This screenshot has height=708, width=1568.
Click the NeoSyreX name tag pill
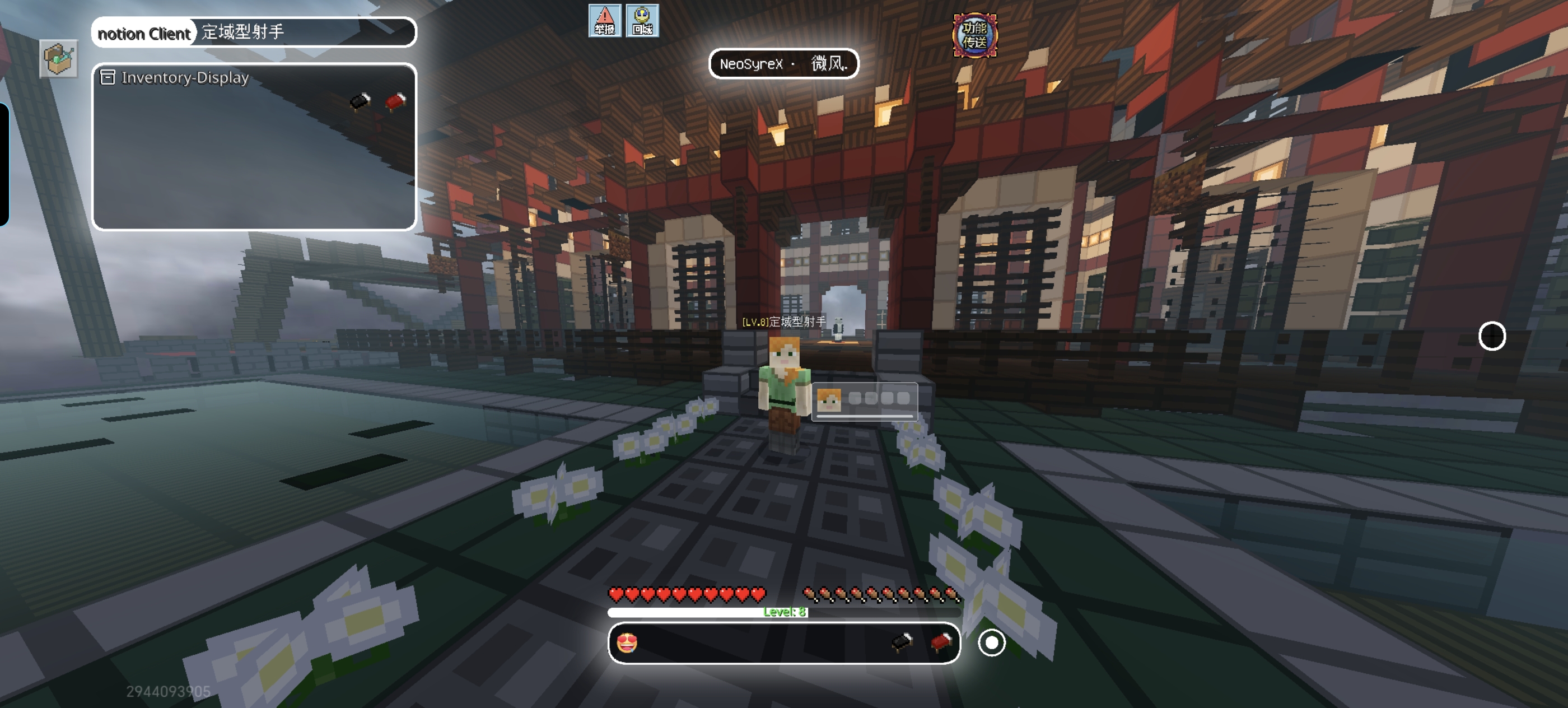click(x=783, y=63)
